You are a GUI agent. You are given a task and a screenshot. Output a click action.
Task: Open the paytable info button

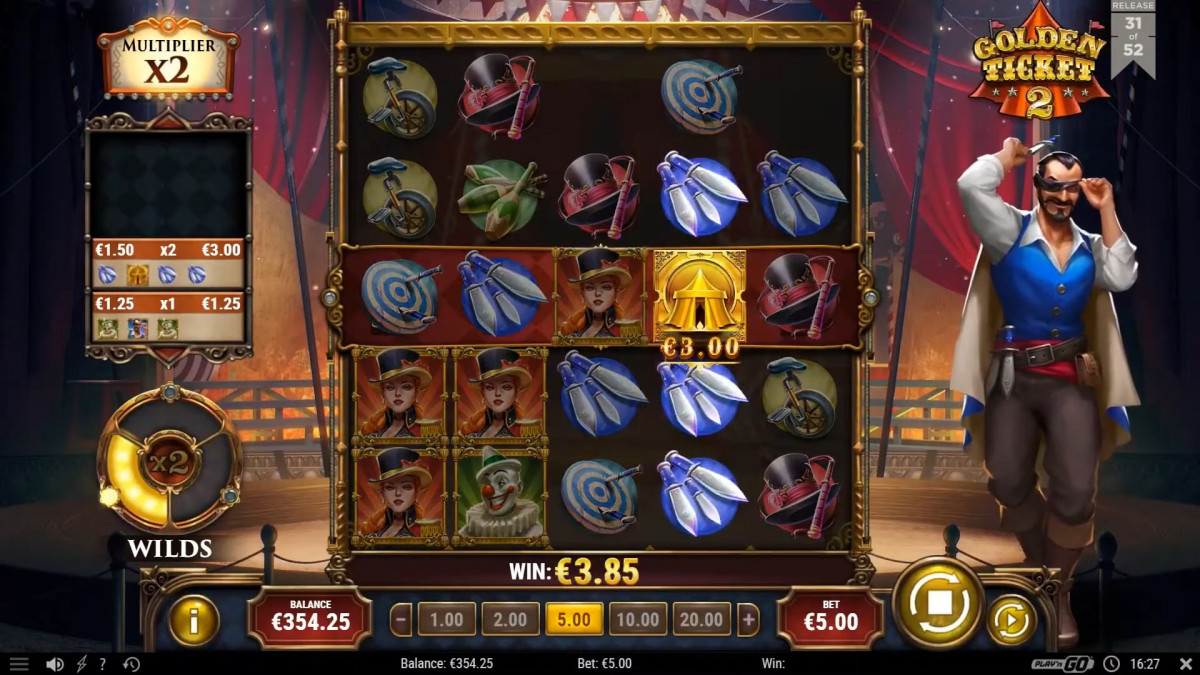194,621
